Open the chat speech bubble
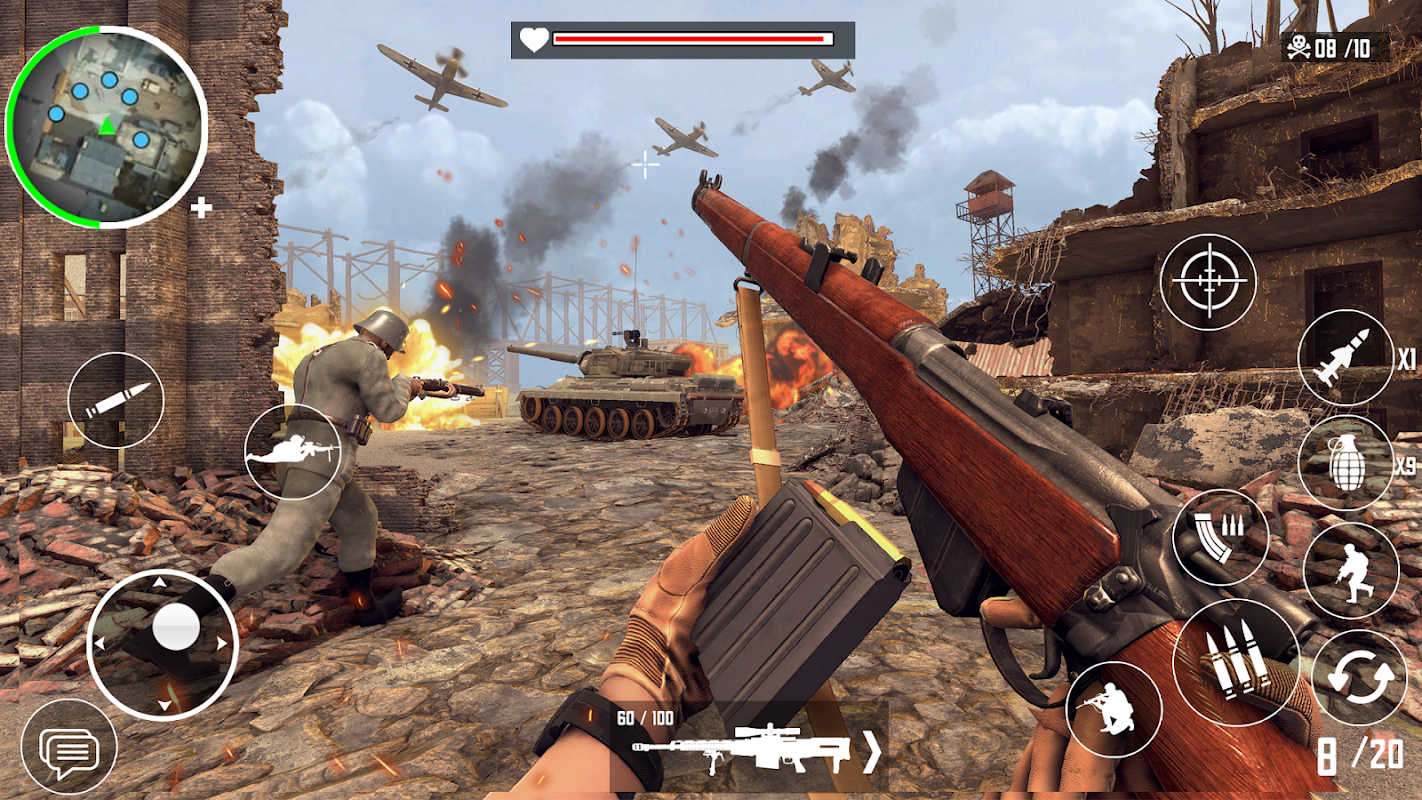1422x800 pixels. (x=69, y=748)
